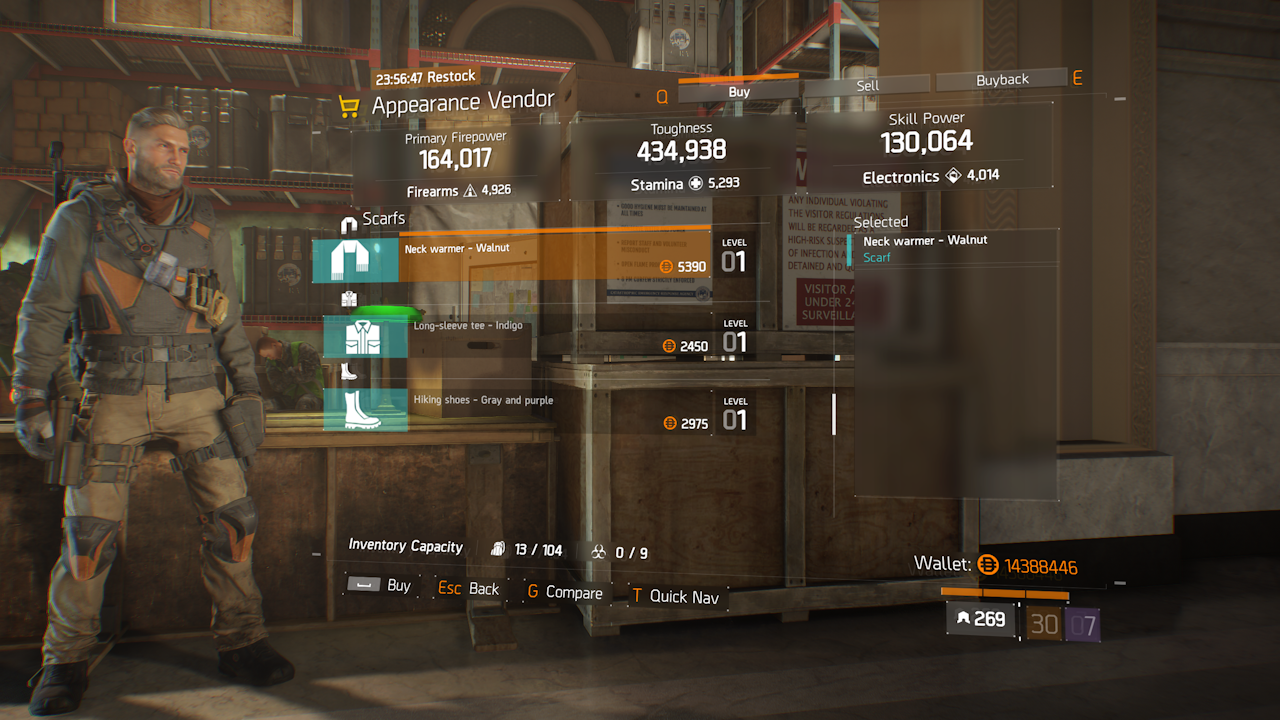Image resolution: width=1280 pixels, height=720 pixels.
Task: Go back from the vendor menu
Action: point(469,589)
